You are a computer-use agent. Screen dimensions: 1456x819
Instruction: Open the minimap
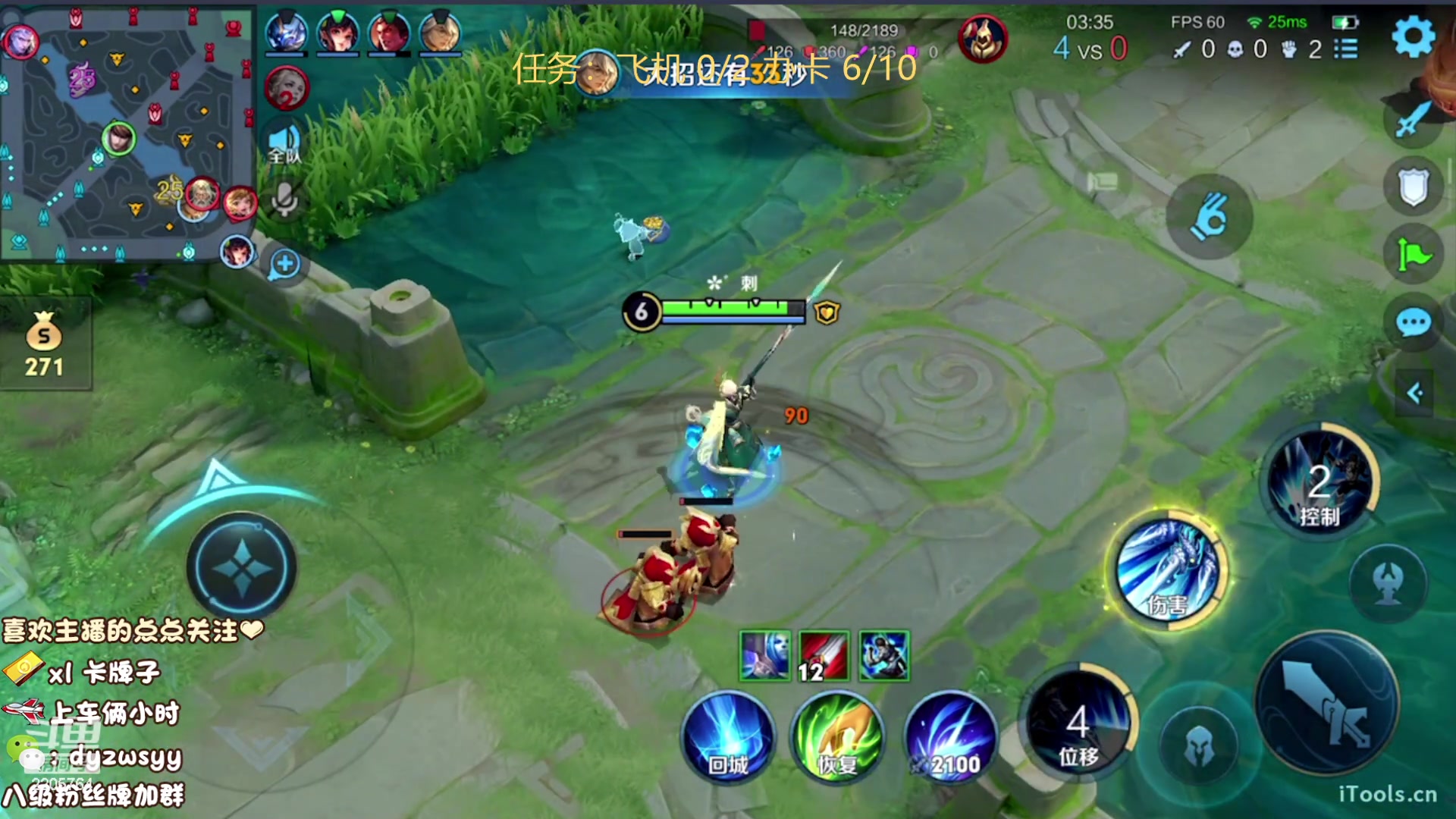(127, 133)
